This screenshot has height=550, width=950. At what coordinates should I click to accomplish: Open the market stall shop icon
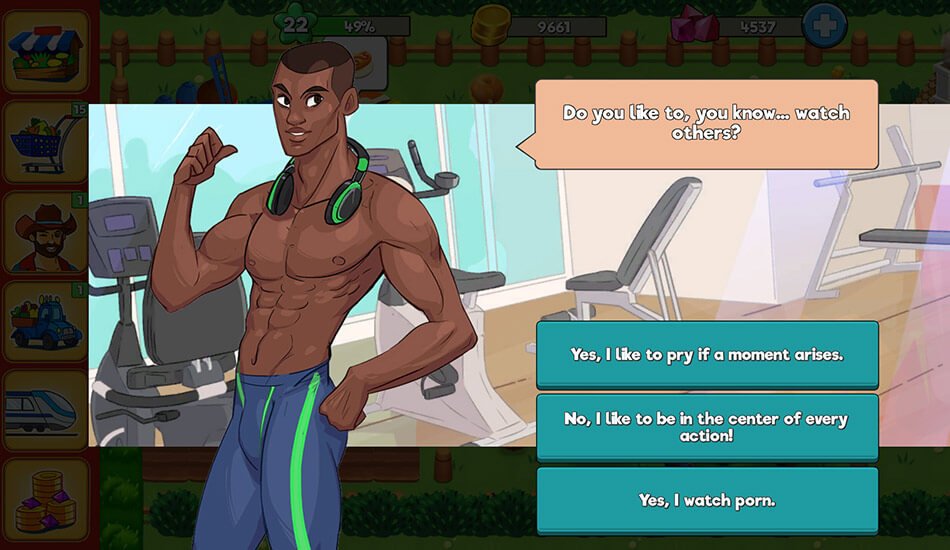click(x=46, y=52)
